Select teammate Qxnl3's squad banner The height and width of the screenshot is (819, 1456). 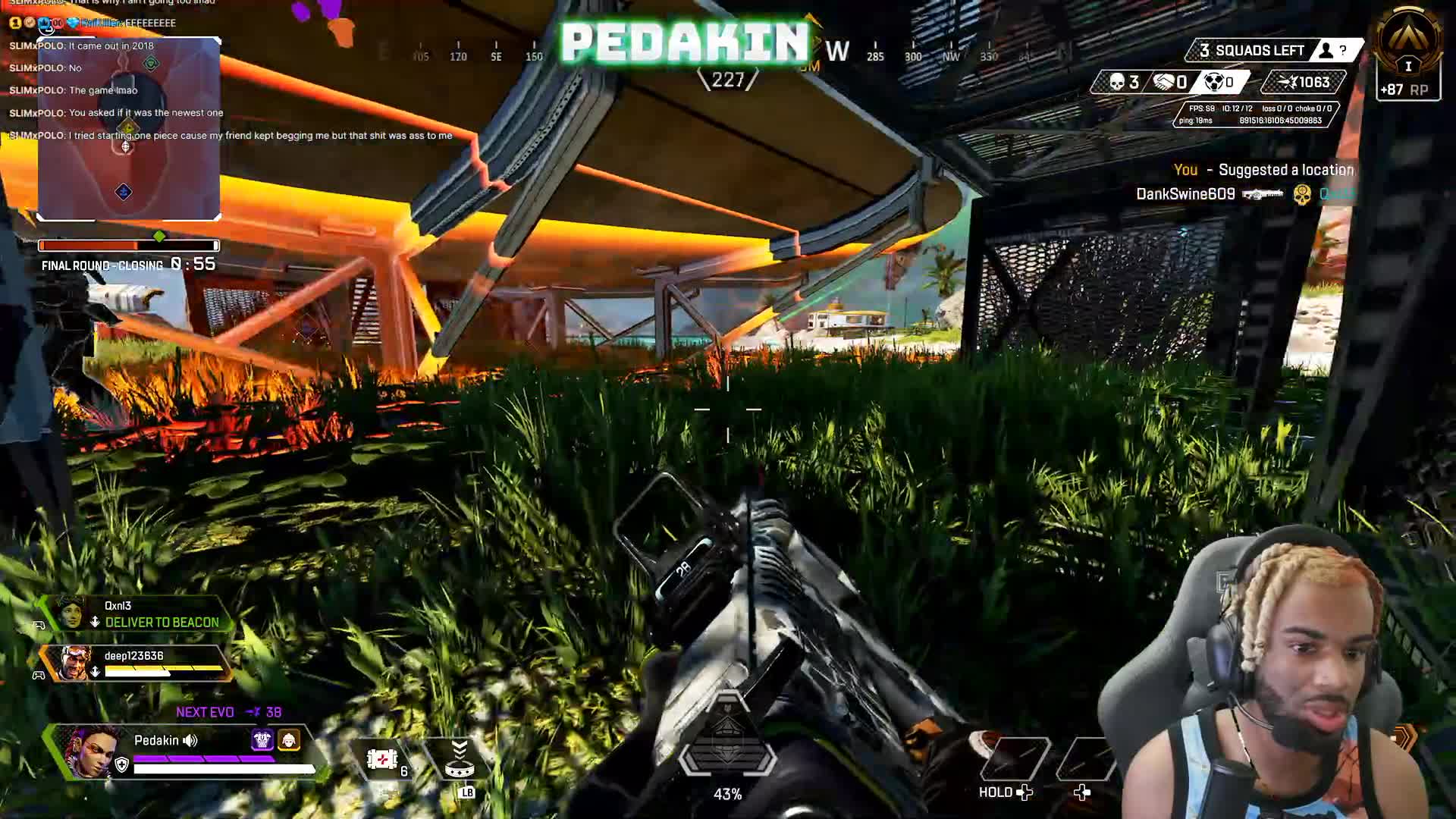[136, 614]
